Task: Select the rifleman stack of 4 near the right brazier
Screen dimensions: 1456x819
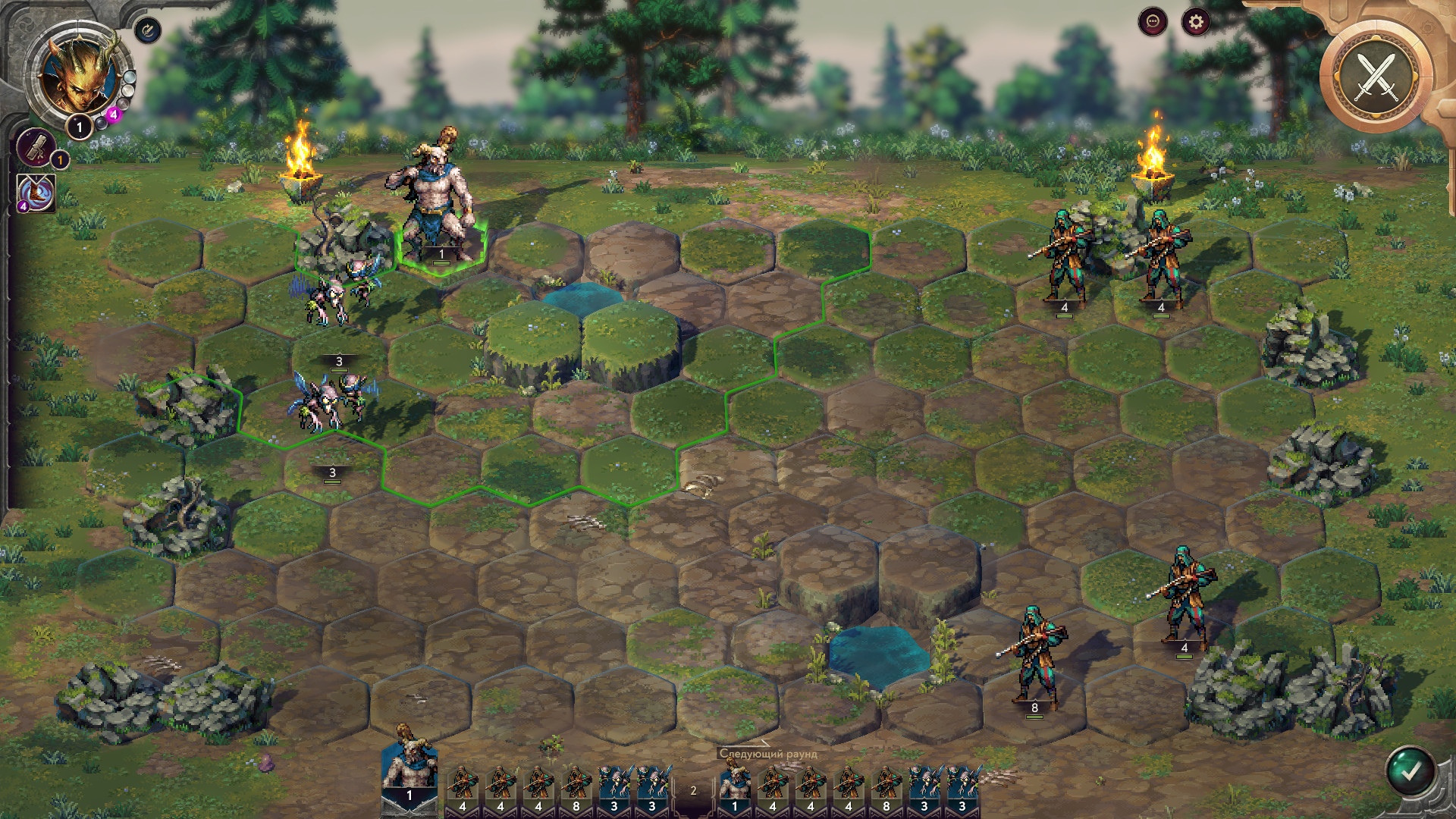Action: point(1160,250)
